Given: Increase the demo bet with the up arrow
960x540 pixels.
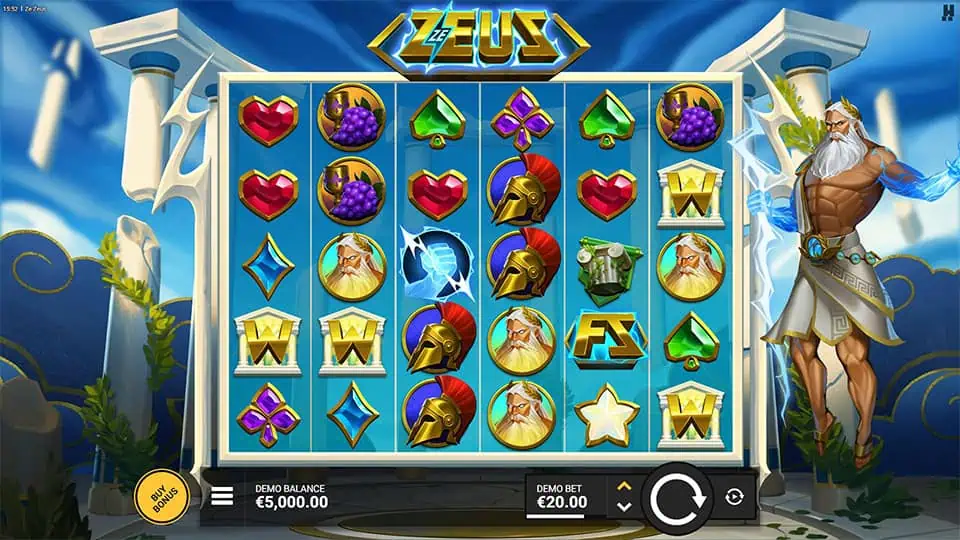Looking at the screenshot, I should coord(624,486).
